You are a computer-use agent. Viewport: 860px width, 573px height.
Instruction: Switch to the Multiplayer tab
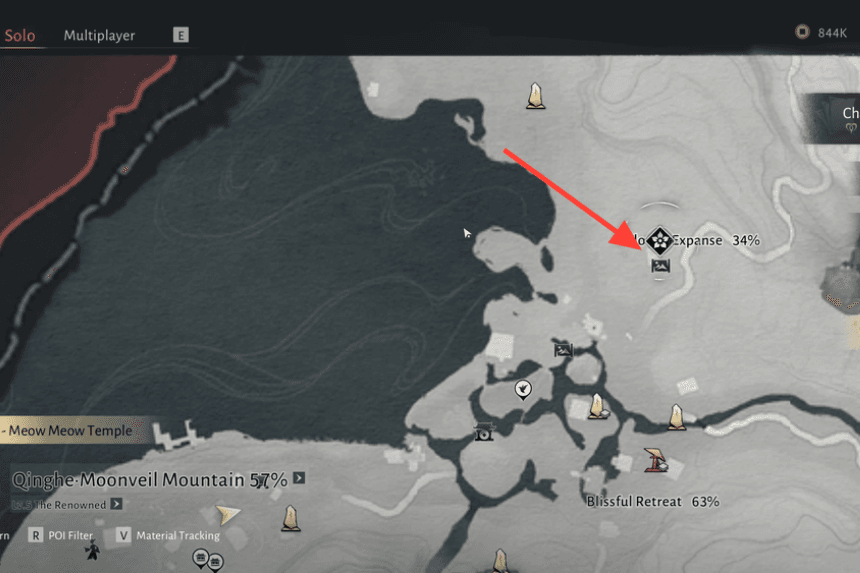99,36
